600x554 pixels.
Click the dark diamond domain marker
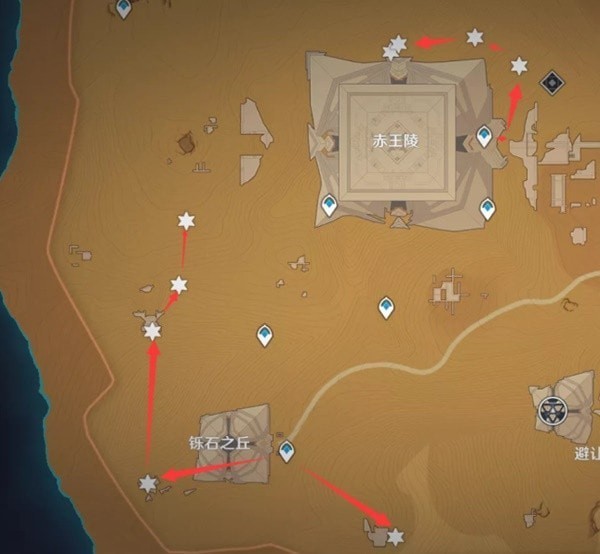[x=549, y=82]
